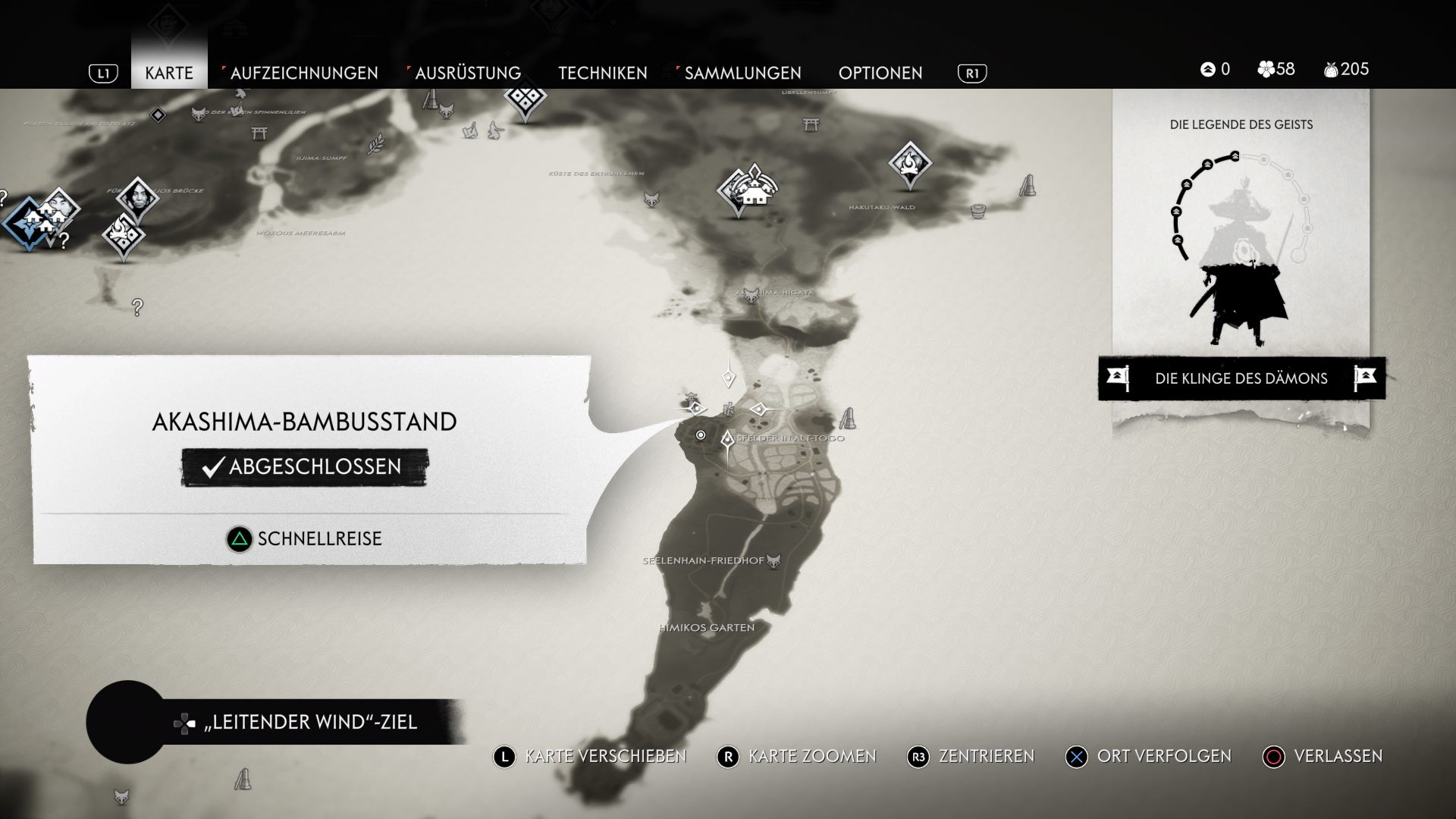Select the campfire marker above Hakutaku-Wald

909,162
